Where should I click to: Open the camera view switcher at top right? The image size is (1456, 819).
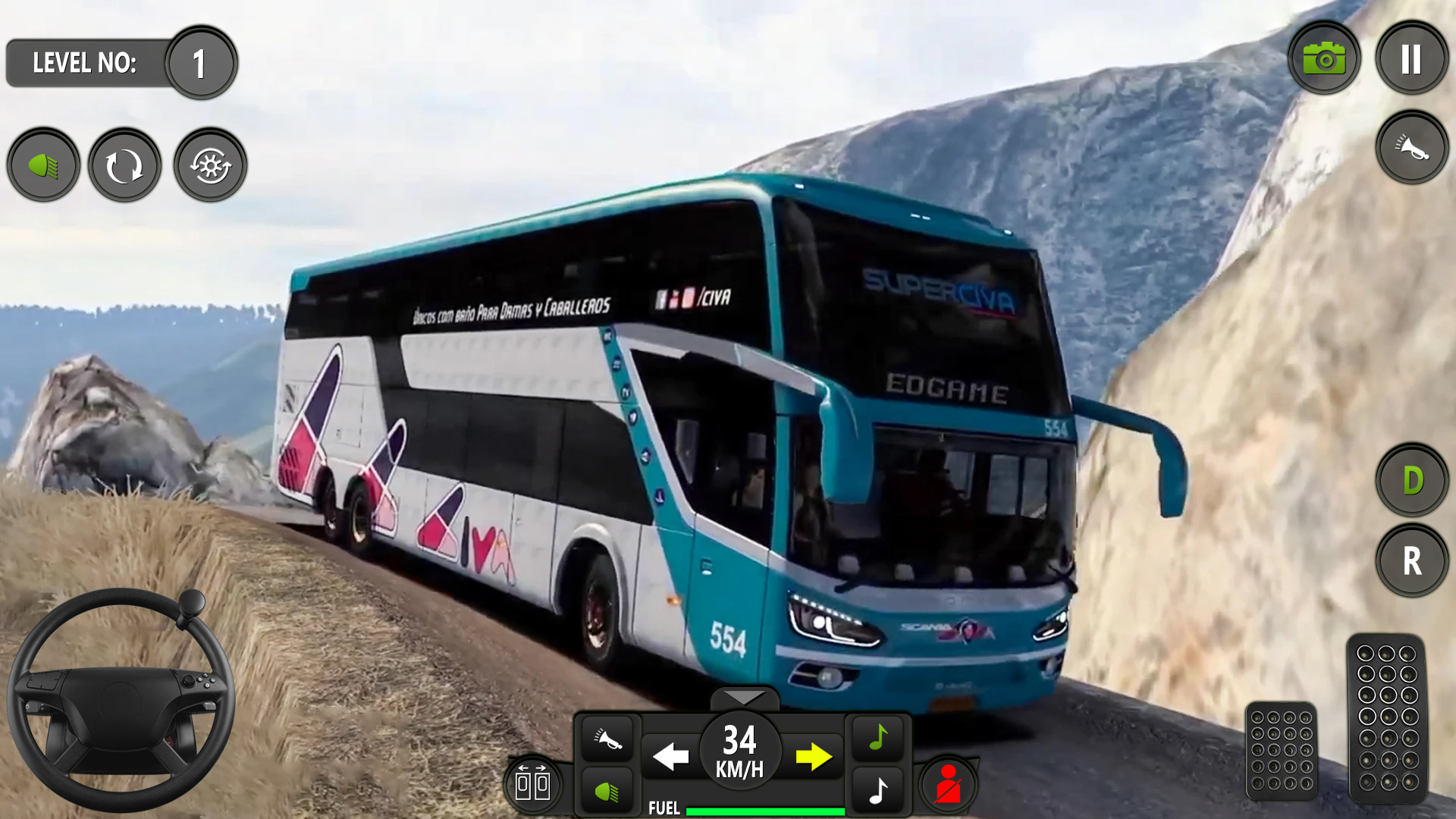tap(1325, 58)
